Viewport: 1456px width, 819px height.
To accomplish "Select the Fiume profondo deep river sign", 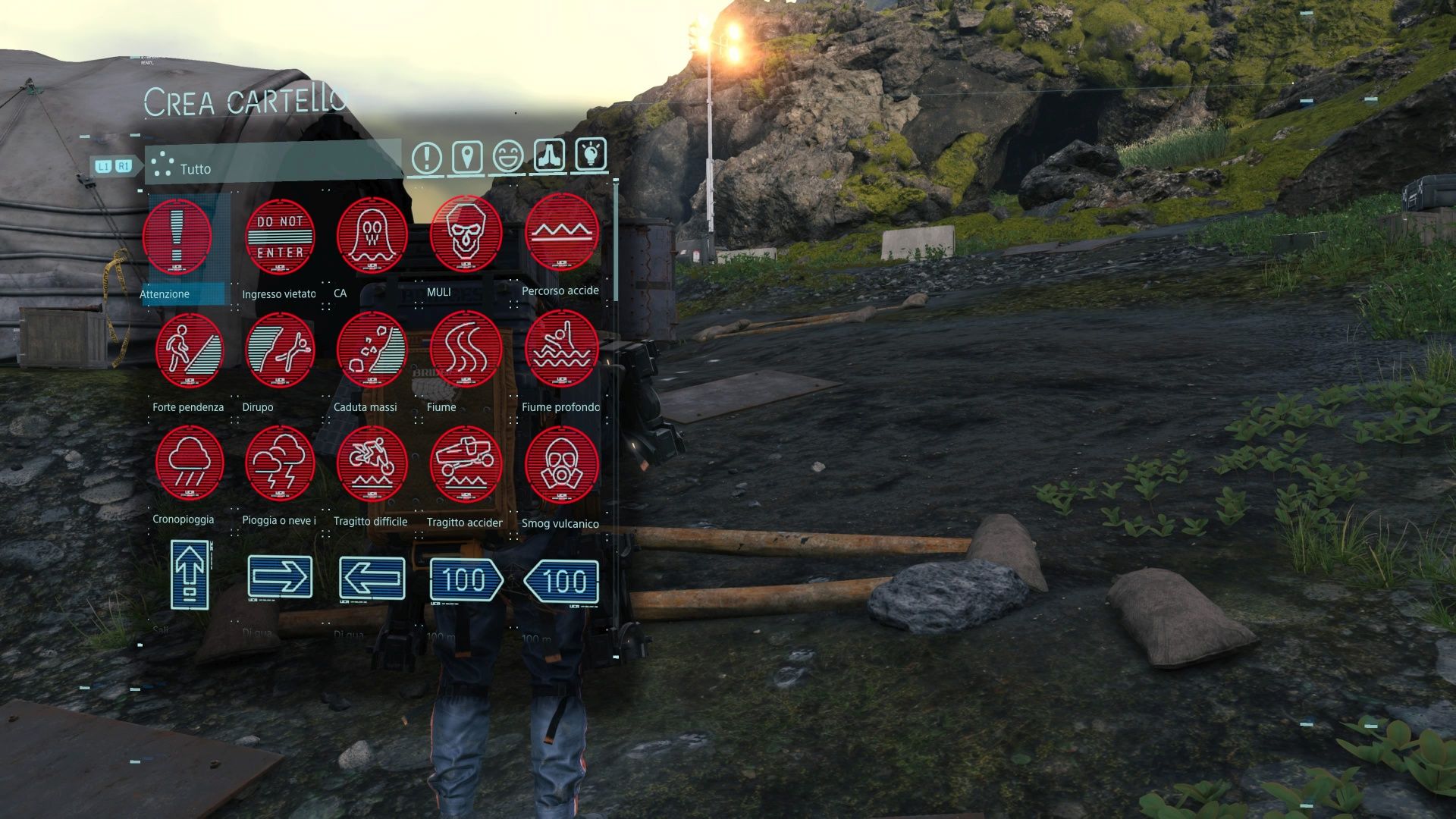I will pyautogui.click(x=561, y=349).
